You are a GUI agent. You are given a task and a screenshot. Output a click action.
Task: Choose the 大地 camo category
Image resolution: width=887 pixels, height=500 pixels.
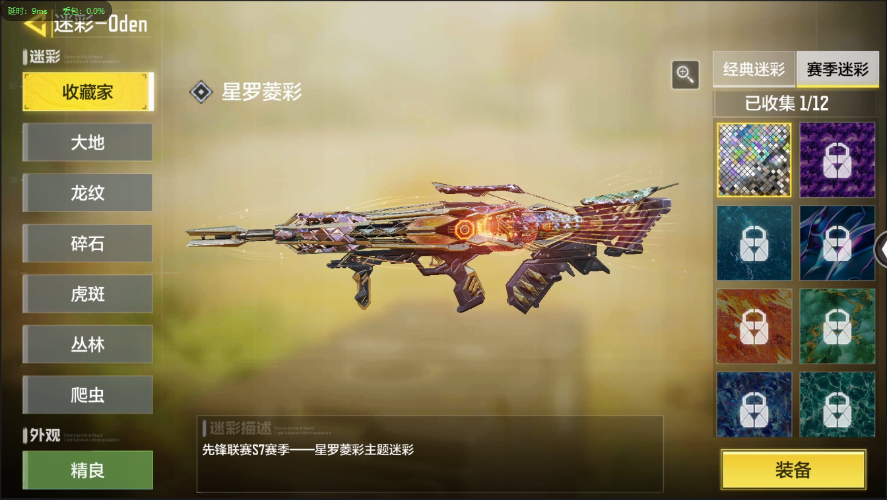[88, 142]
